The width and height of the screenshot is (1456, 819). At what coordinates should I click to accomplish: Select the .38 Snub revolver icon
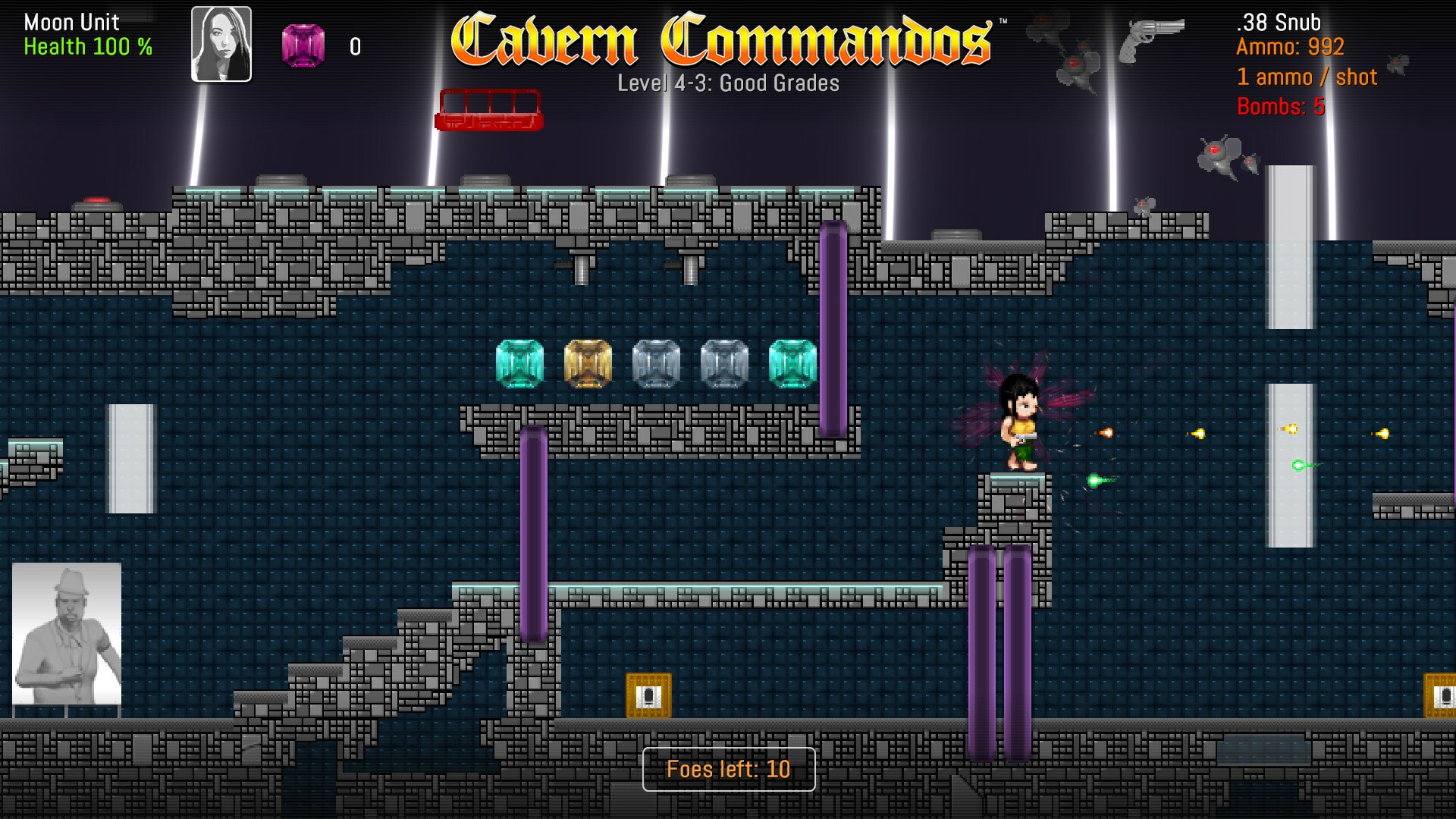(1150, 38)
